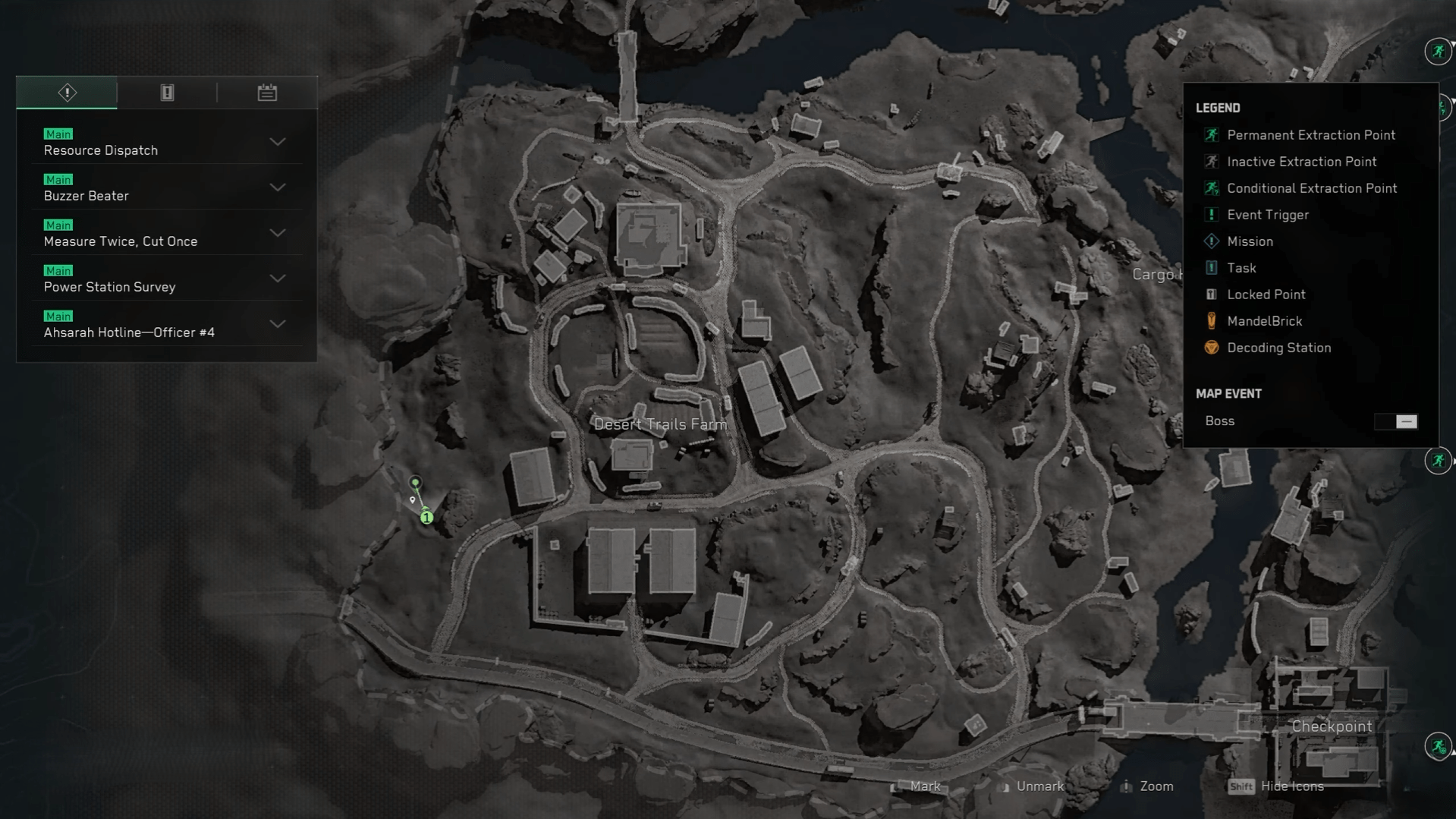Viewport: 1456px width, 819px height.
Task: Open the calendar tab in the mission panel
Action: pos(266,92)
